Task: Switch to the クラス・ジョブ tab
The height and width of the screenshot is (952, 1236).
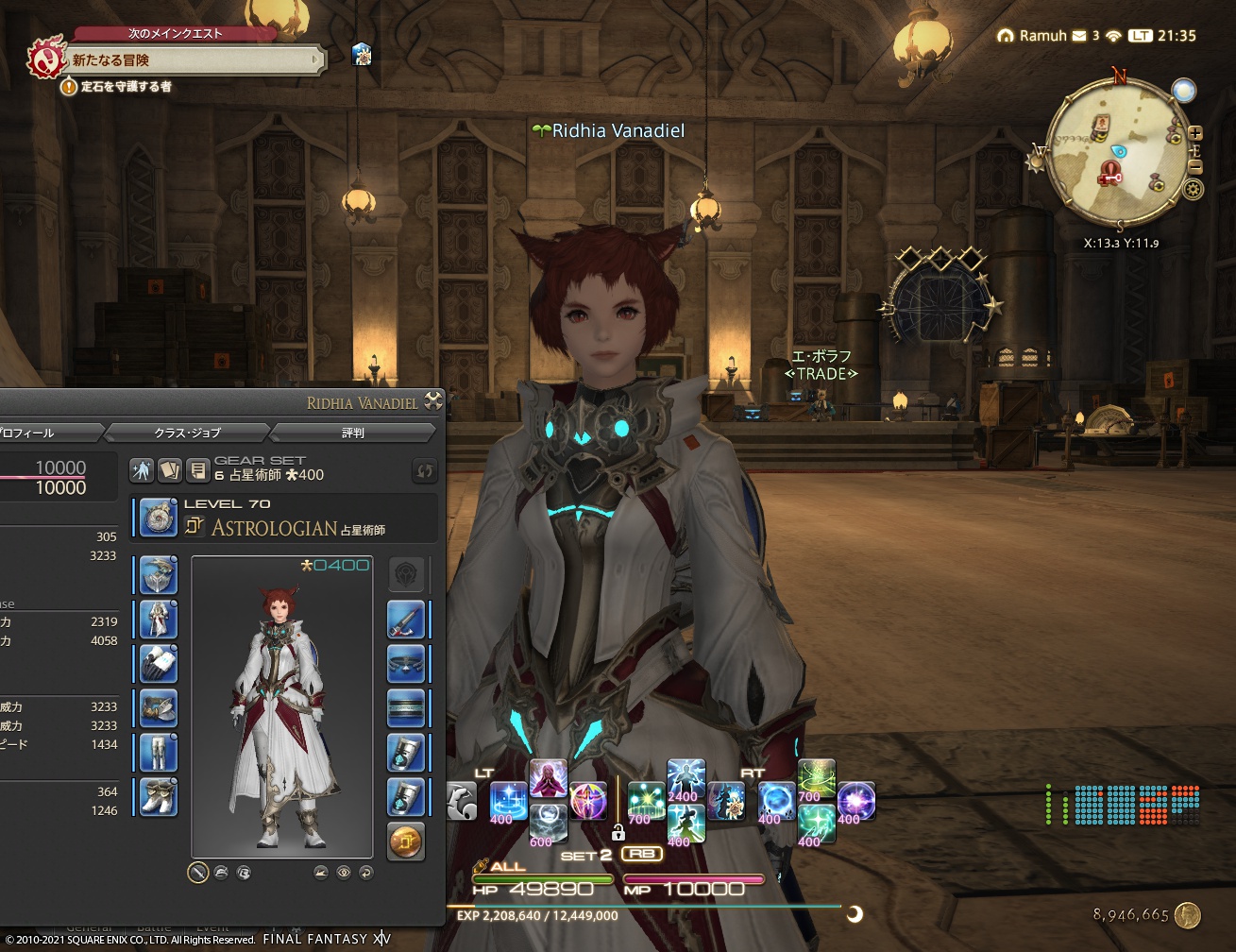Action: pos(189,433)
